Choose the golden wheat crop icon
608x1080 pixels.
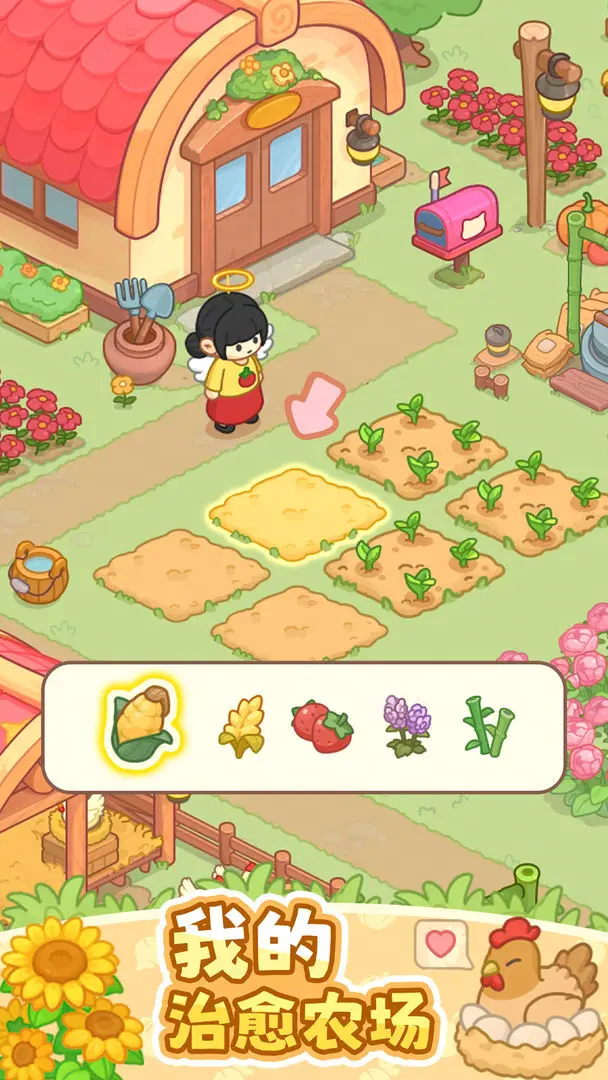click(x=241, y=726)
